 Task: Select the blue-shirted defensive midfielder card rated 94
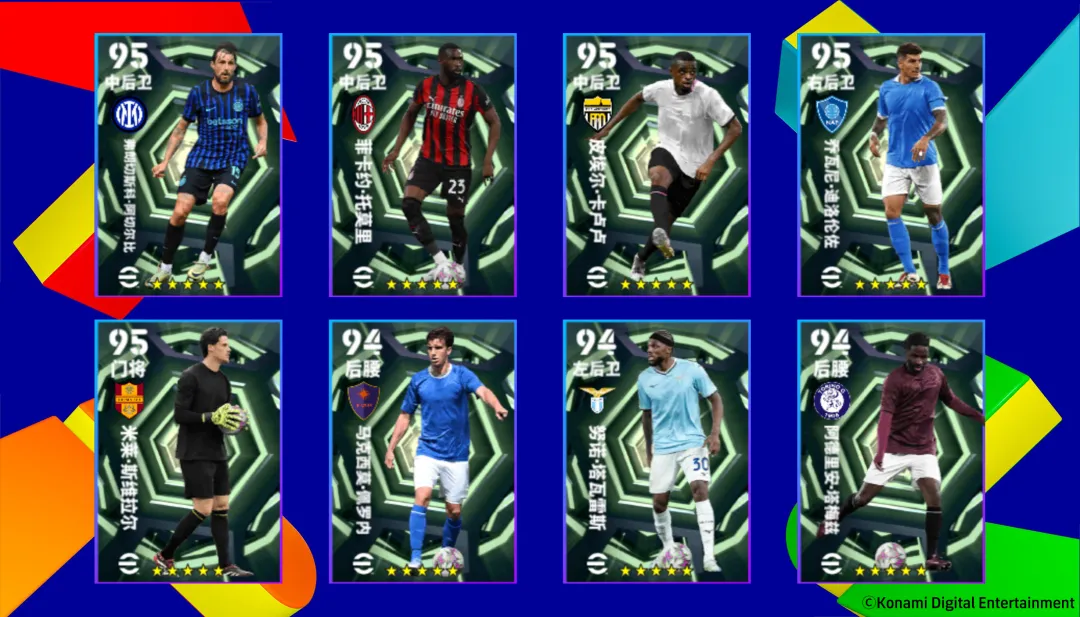(x=422, y=451)
